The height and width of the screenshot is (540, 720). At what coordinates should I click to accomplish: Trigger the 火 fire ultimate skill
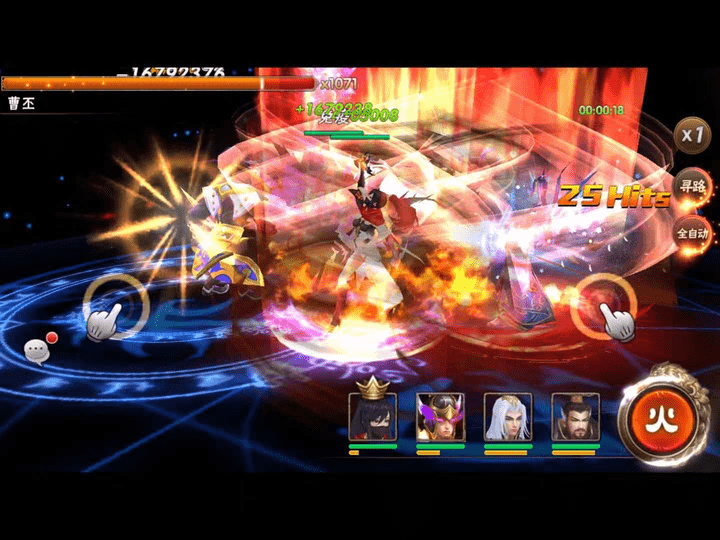point(659,414)
